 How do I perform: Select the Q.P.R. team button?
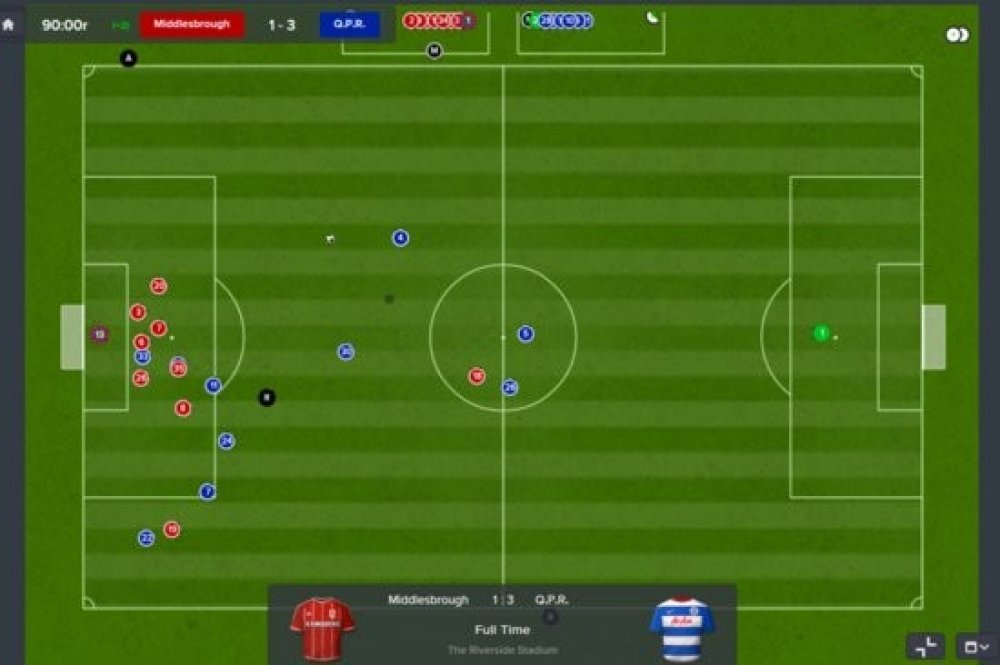click(x=349, y=24)
